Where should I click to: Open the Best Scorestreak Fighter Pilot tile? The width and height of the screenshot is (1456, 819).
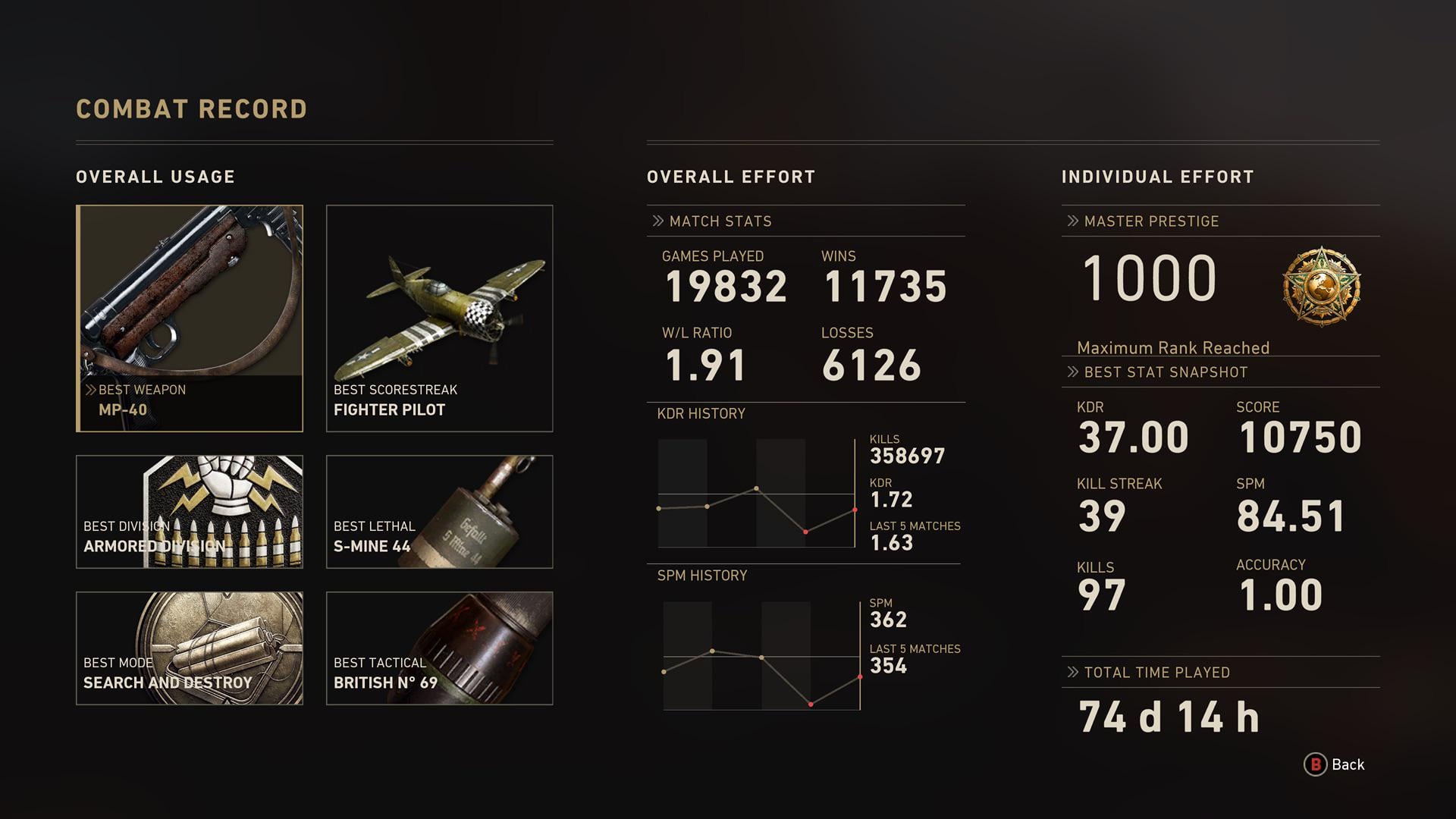pos(440,318)
